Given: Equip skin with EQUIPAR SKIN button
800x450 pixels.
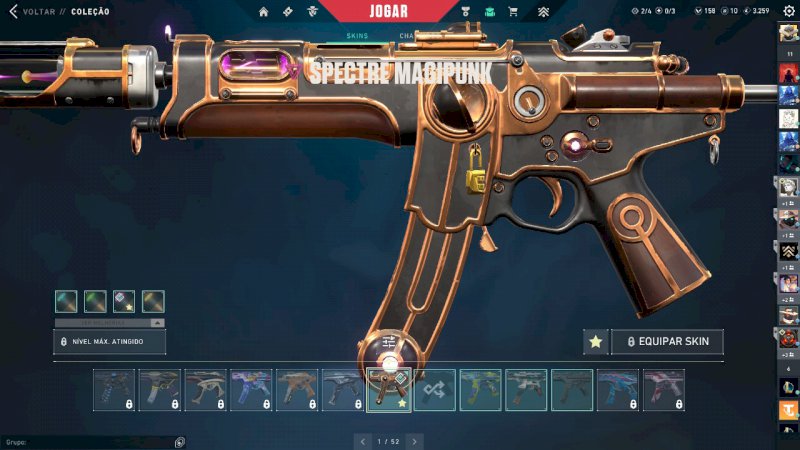Looking at the screenshot, I should 667,342.
